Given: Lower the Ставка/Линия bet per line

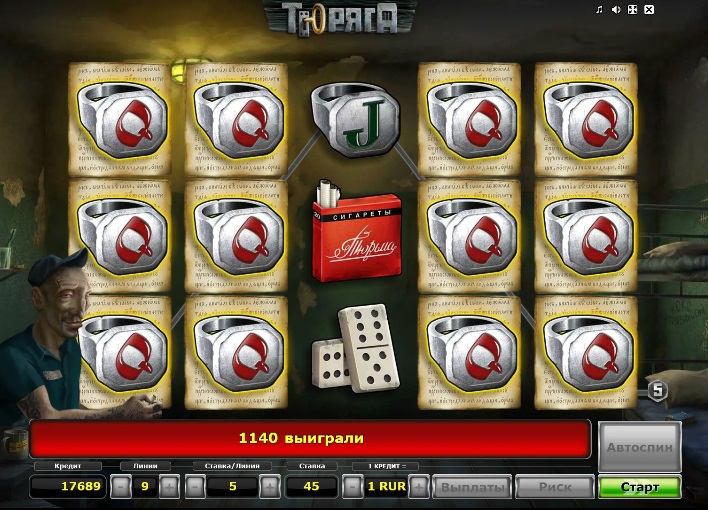Looking at the screenshot, I should 195,487.
